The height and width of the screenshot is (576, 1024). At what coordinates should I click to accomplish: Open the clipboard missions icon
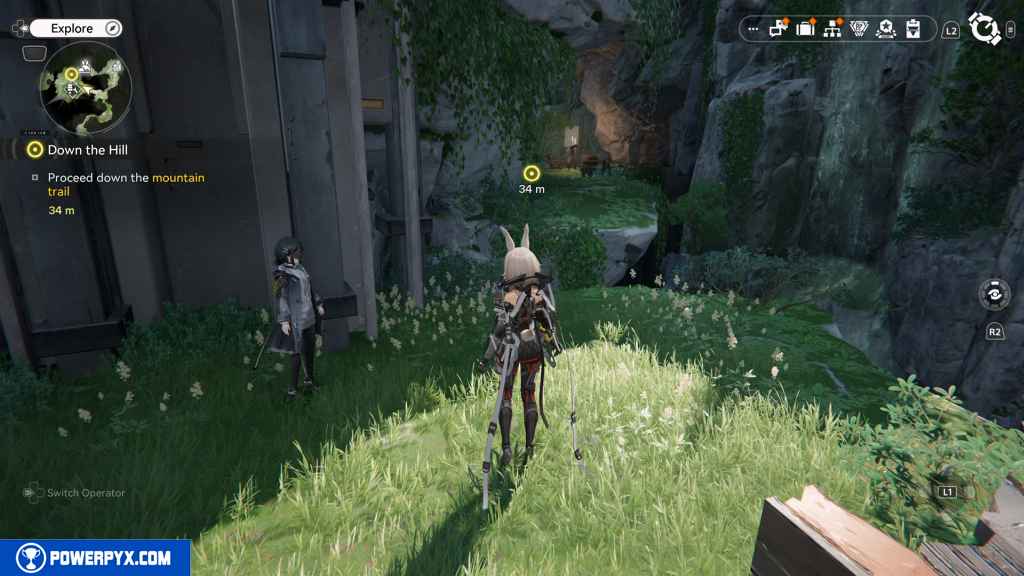coord(911,29)
